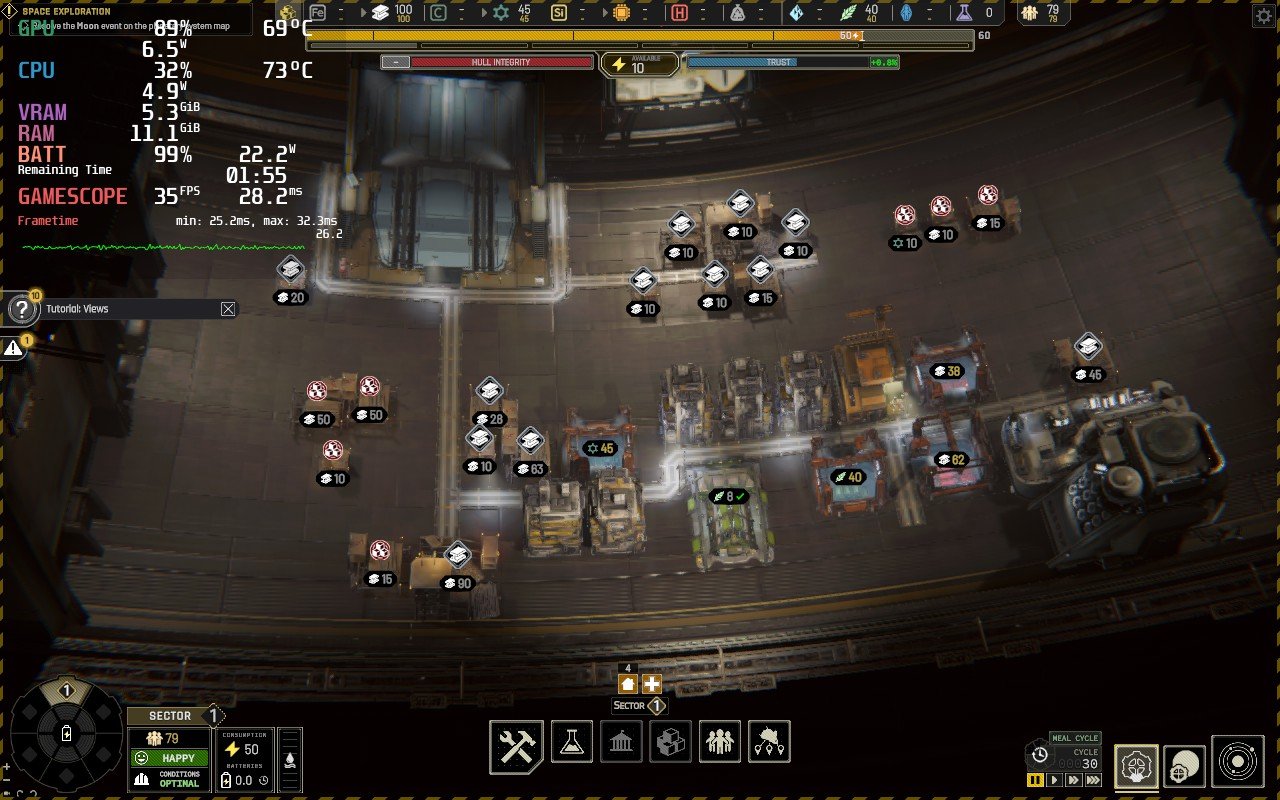
Task: Select sector 1 on the station wheel
Action: [x=67, y=691]
